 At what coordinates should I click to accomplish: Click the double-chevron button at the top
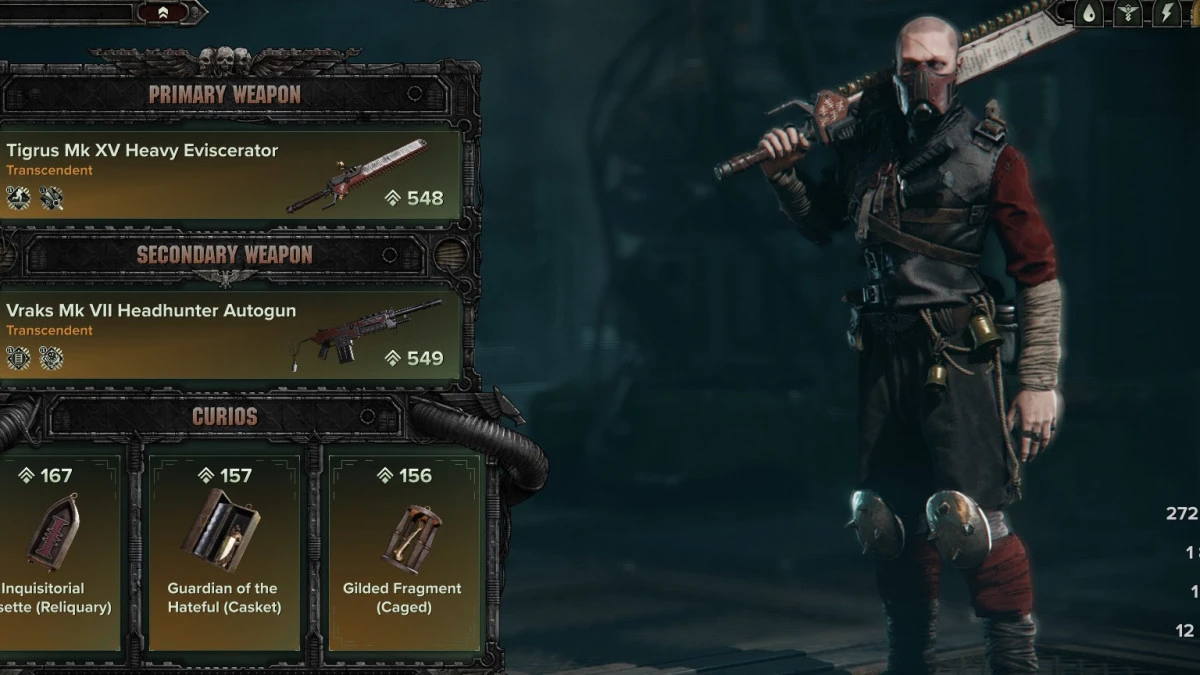[164, 13]
